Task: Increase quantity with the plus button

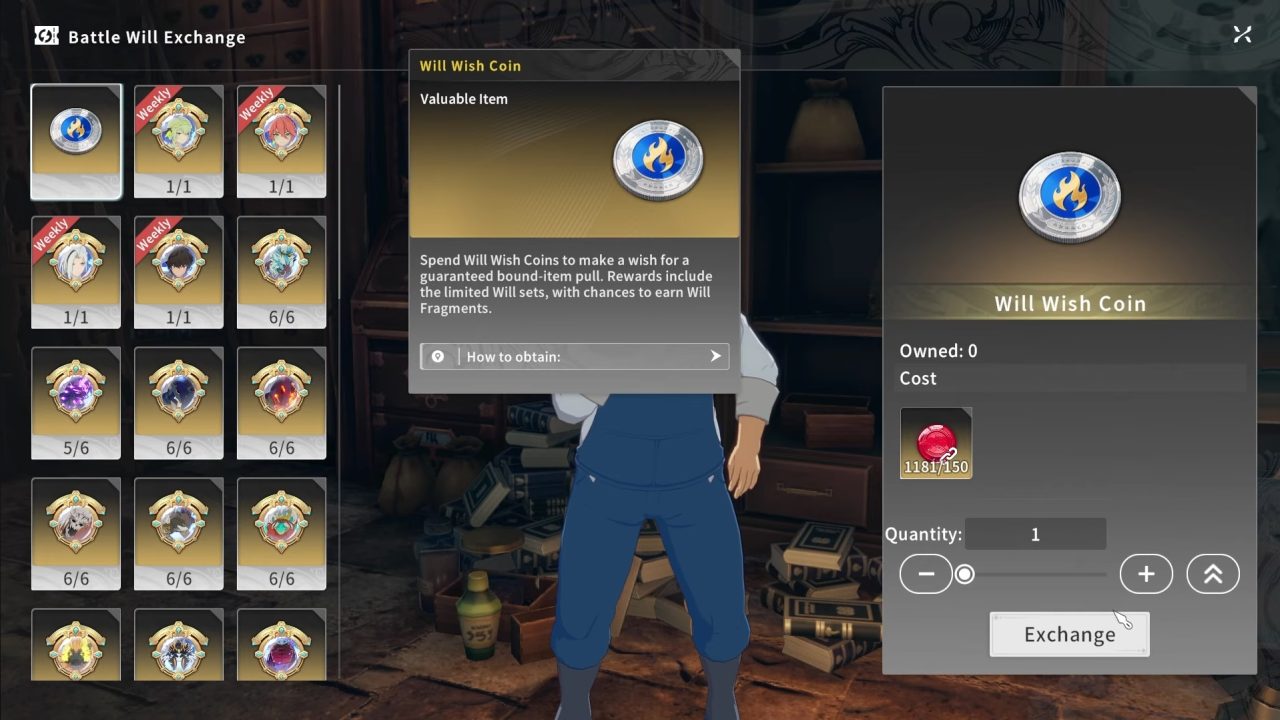Action: [x=1146, y=573]
